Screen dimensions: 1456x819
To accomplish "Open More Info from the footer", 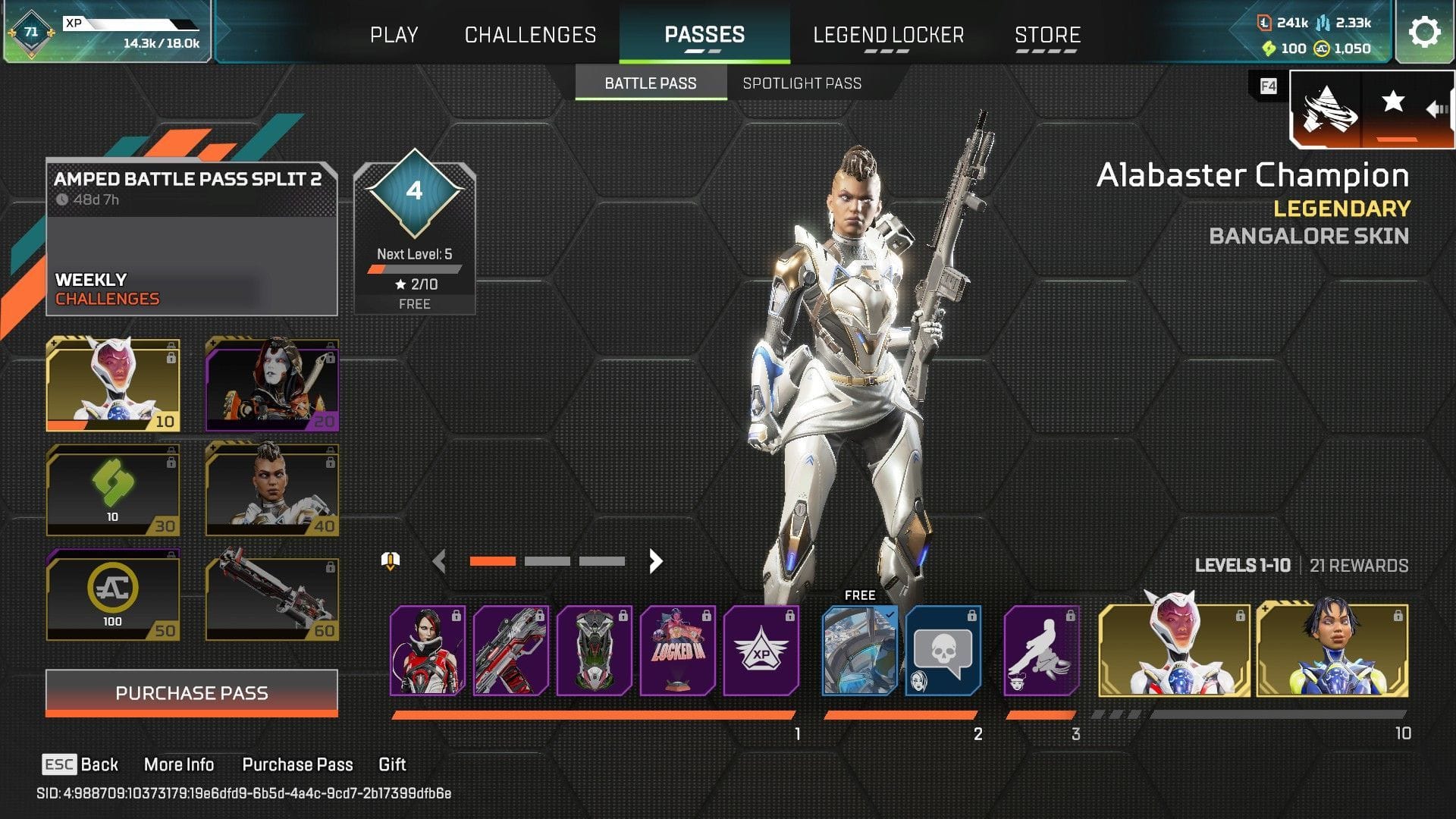I will tap(180, 764).
